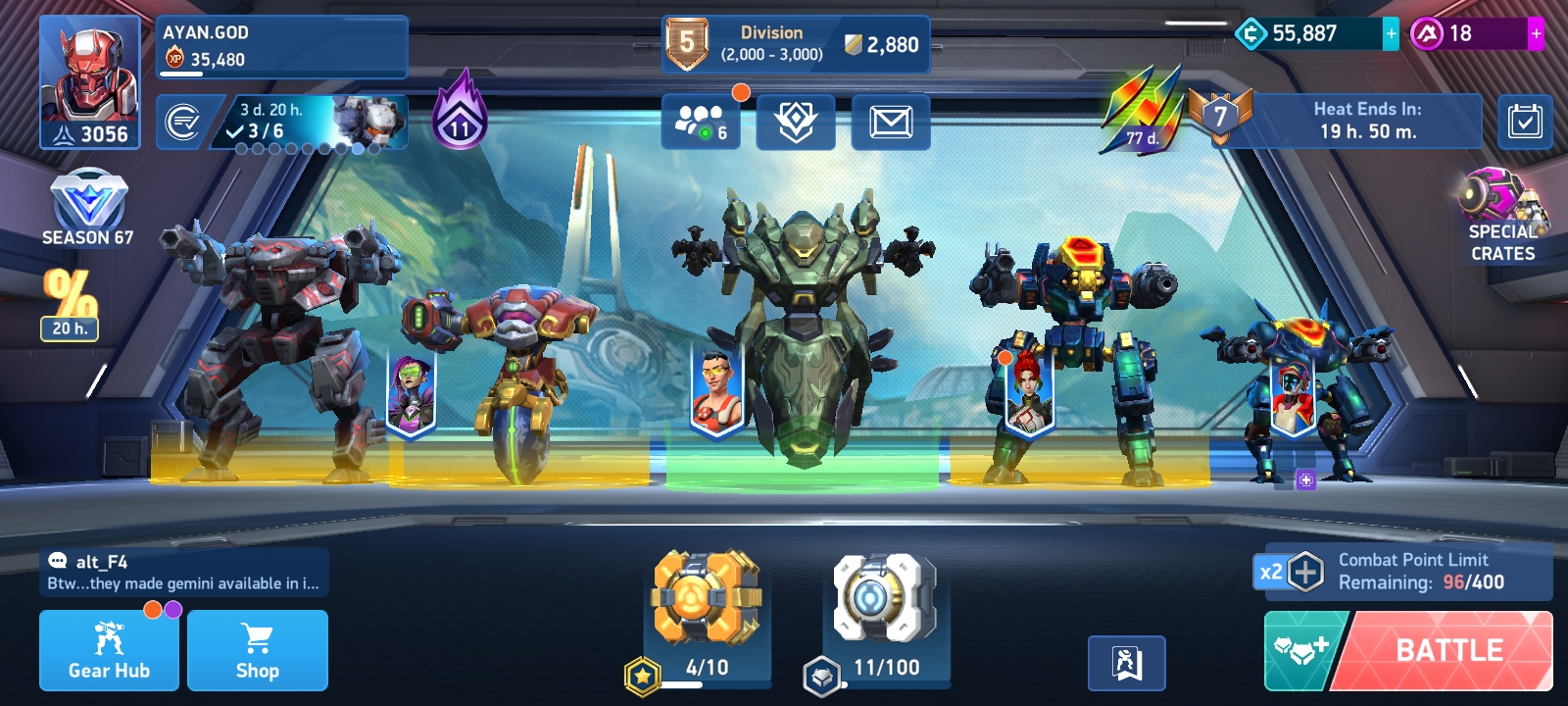The image size is (1568, 706).
Task: View the Division 5 ranking panel
Action: coord(795,44)
